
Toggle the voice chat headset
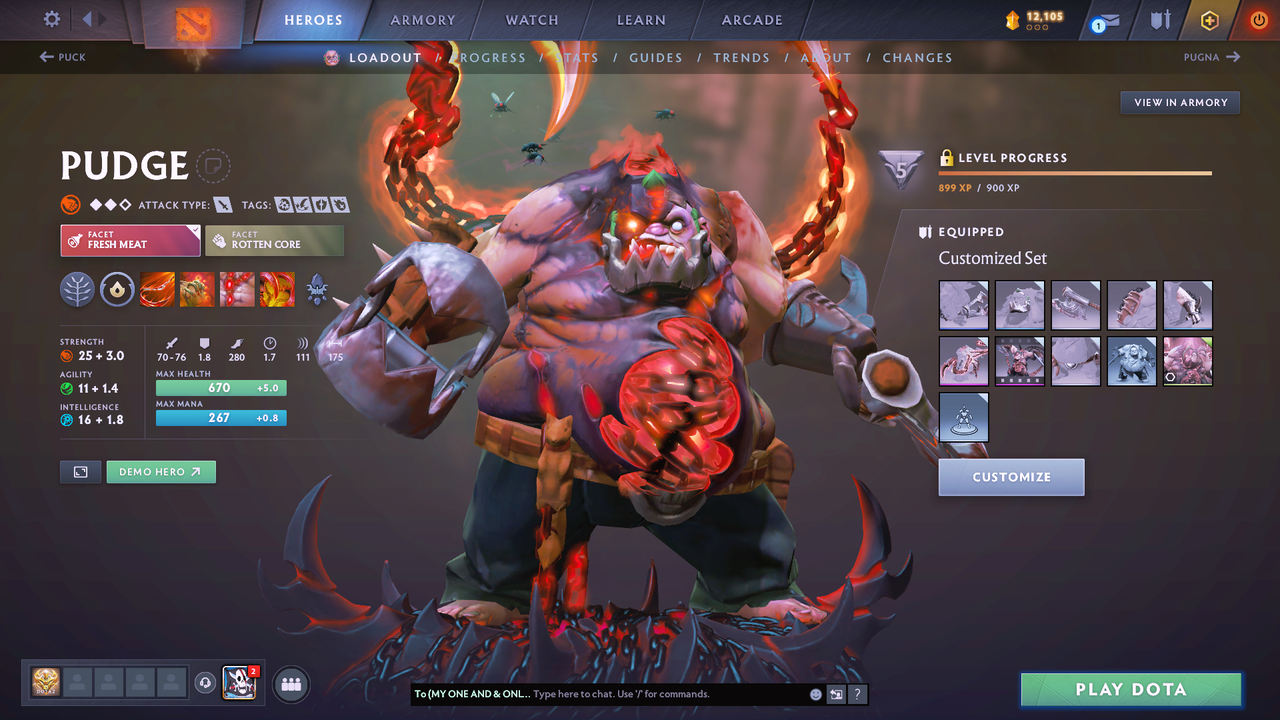pos(205,683)
